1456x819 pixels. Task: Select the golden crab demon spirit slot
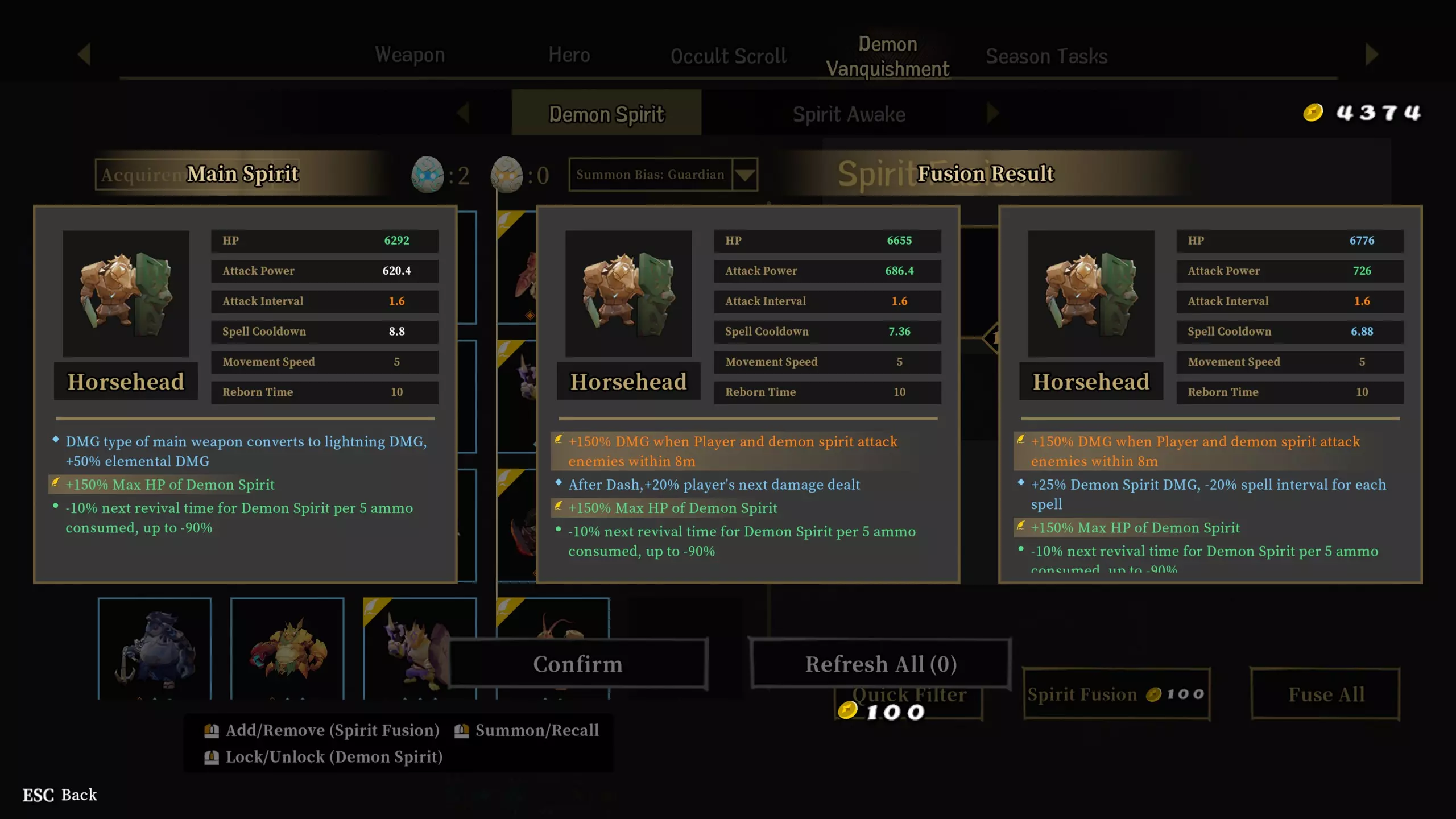click(x=287, y=648)
